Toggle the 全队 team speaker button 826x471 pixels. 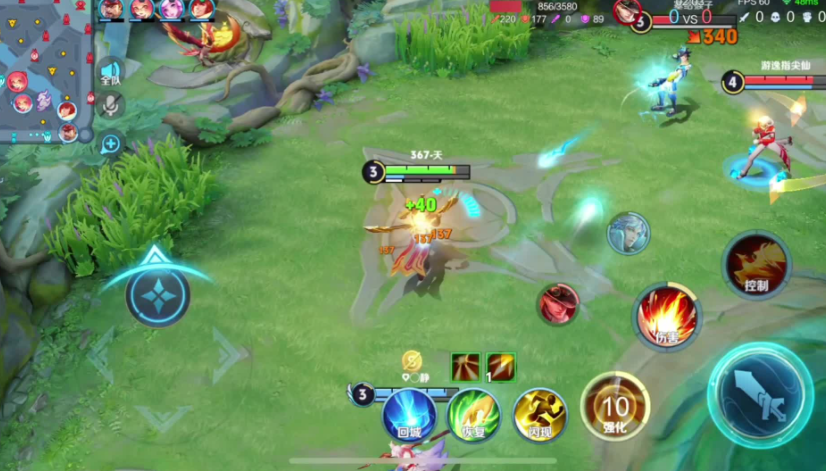[x=110, y=73]
